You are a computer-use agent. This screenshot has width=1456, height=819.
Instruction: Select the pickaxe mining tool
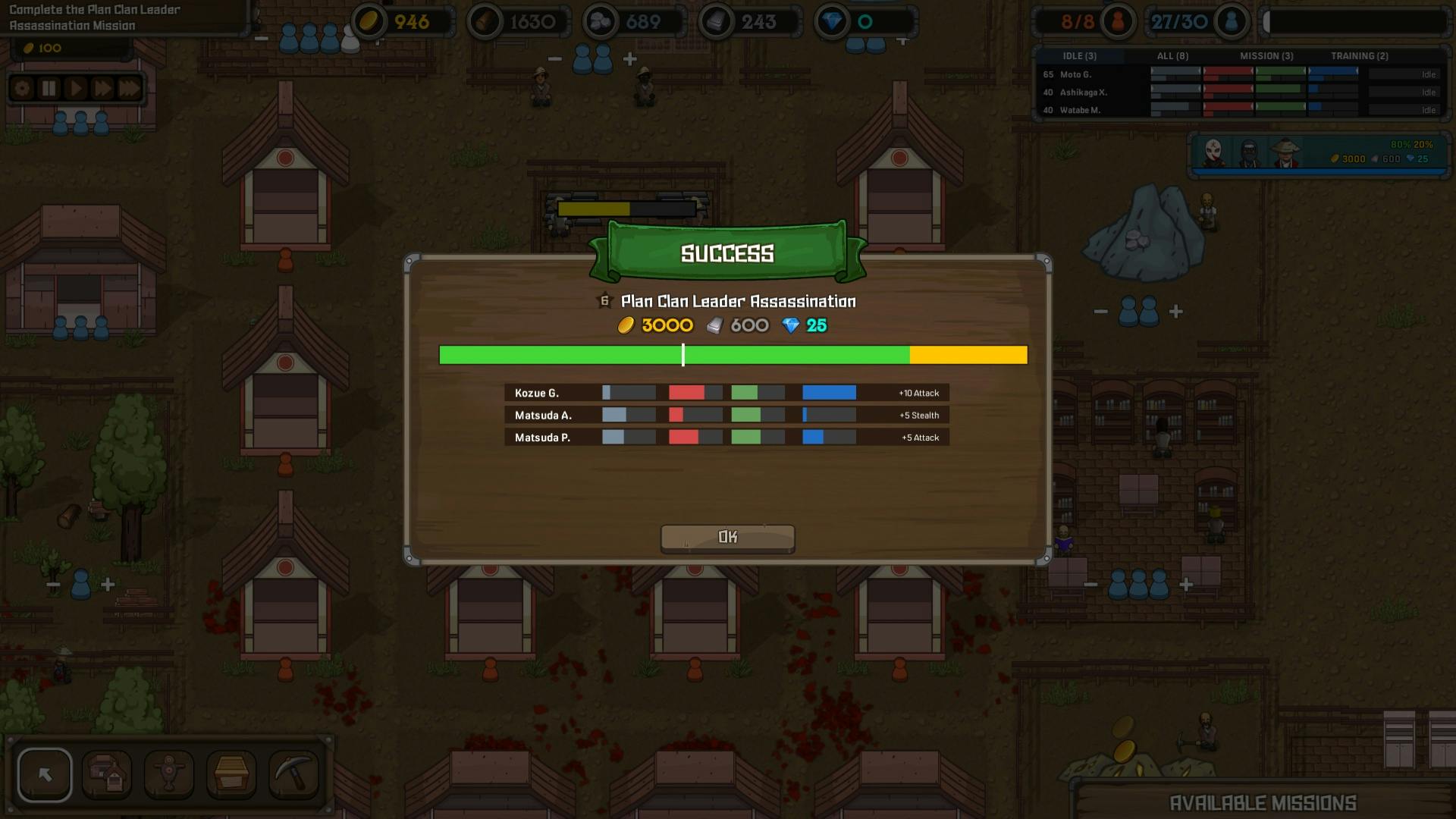click(x=293, y=774)
